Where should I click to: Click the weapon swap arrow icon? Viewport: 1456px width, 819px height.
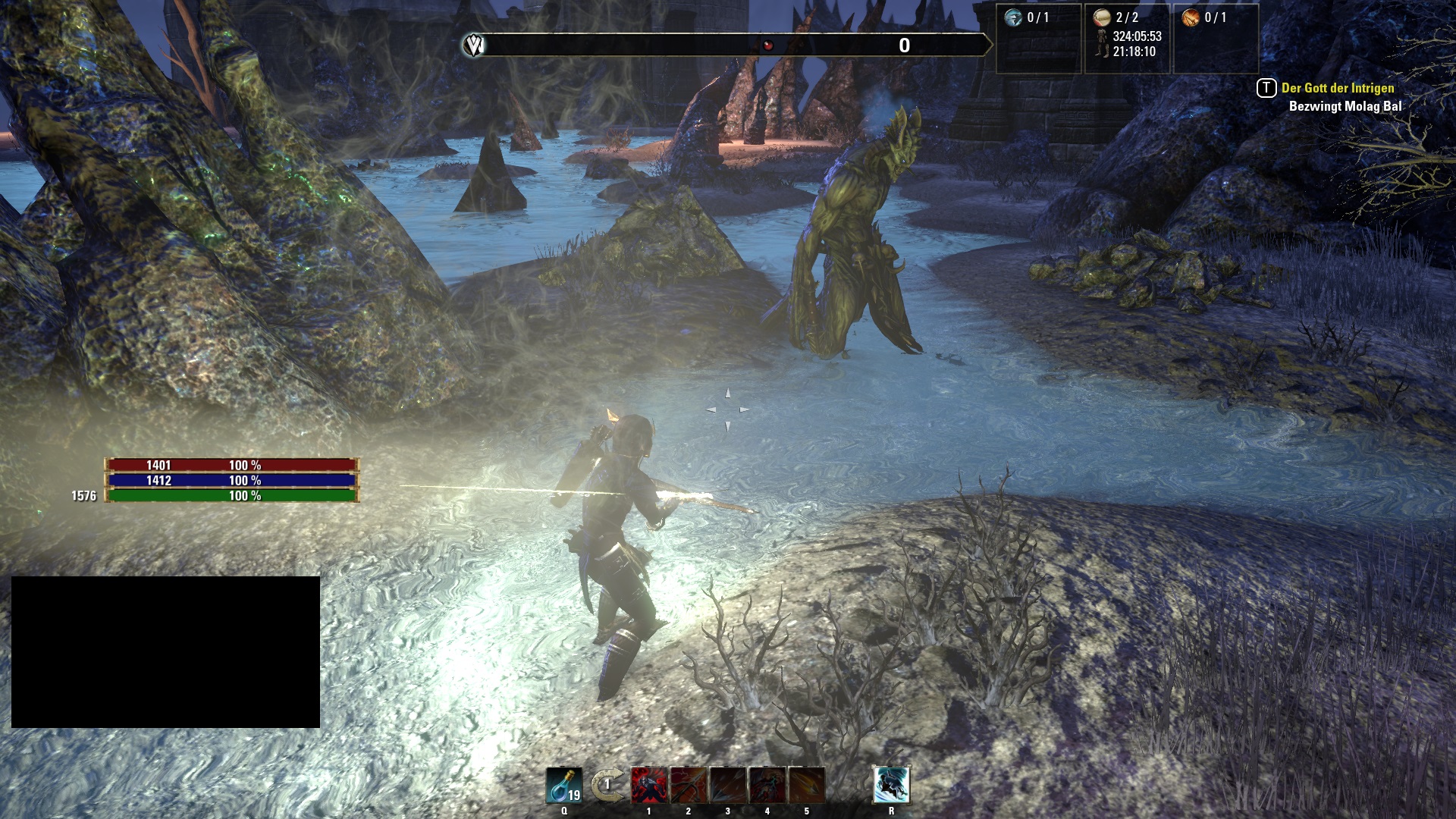tap(607, 786)
